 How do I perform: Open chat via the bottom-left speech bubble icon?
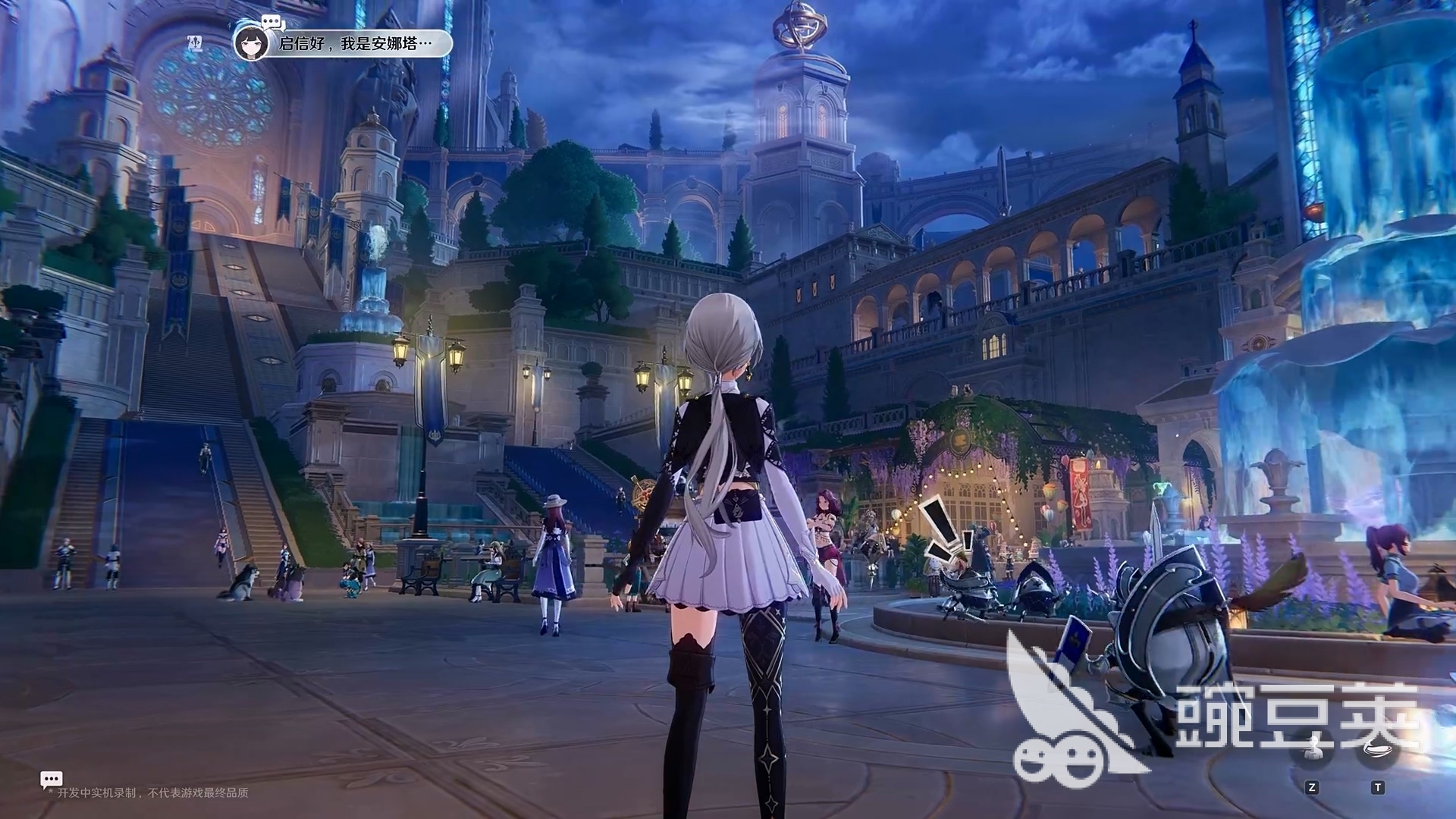point(51,779)
